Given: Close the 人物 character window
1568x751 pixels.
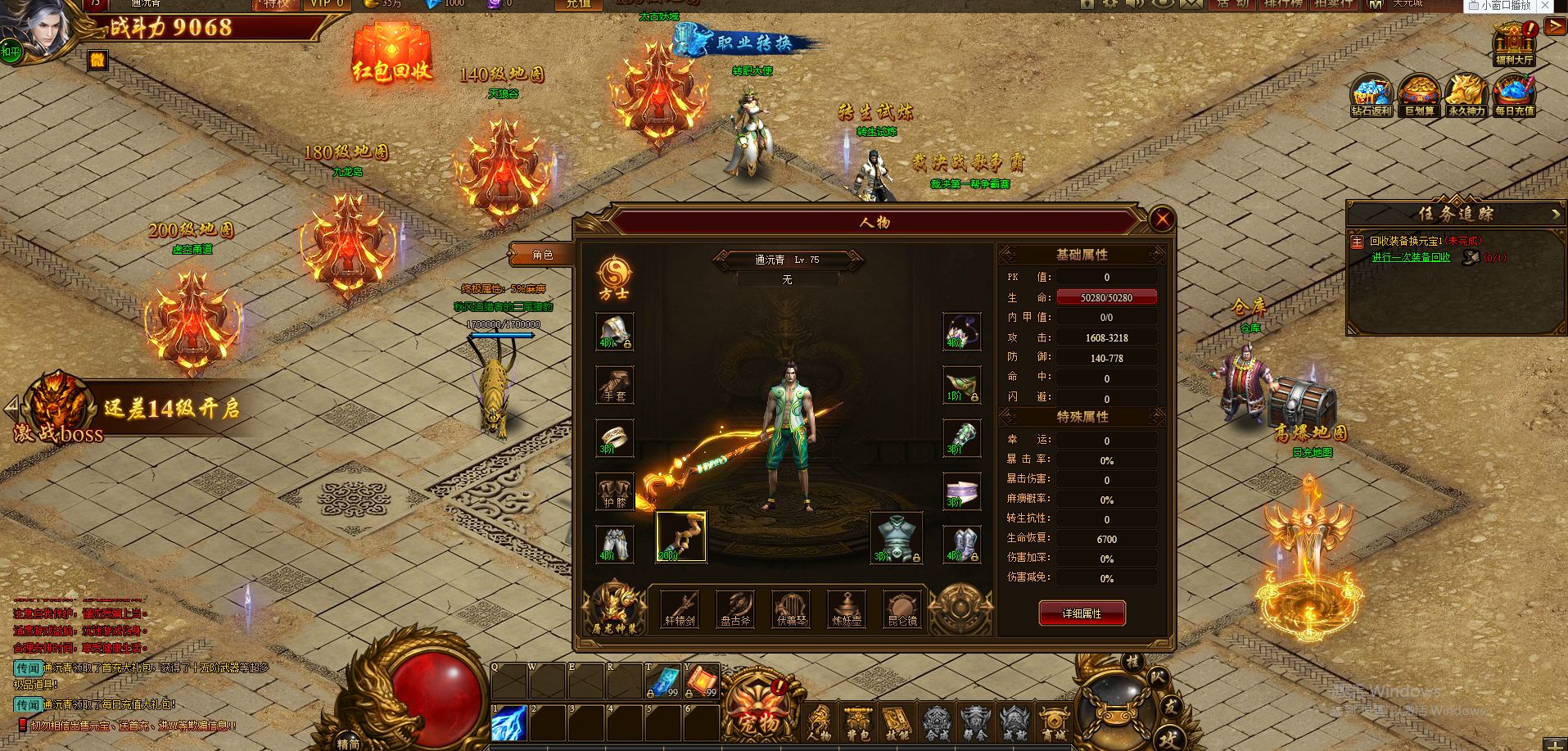Looking at the screenshot, I should coord(1161,219).
